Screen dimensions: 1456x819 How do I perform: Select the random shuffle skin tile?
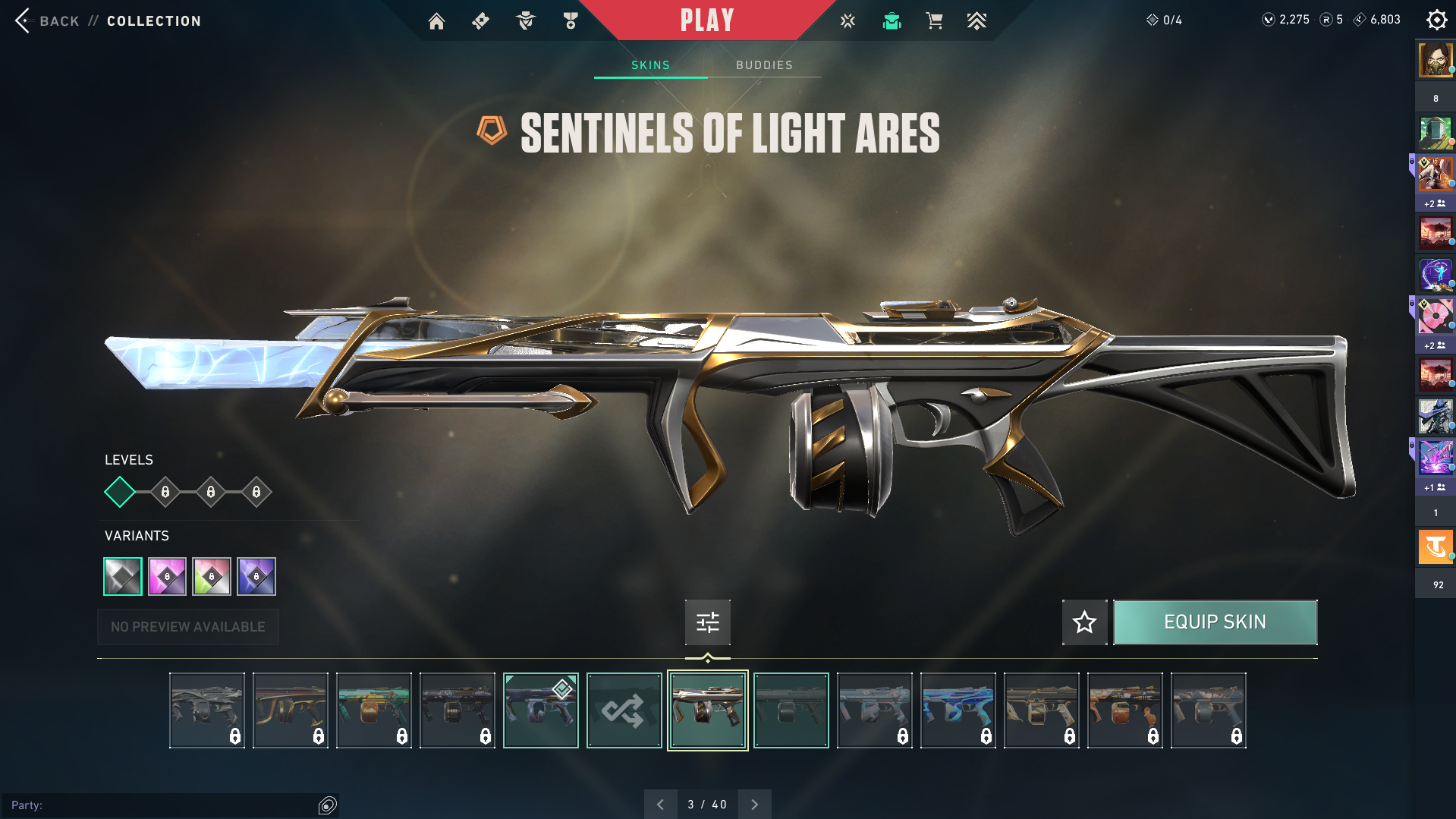[x=624, y=710]
